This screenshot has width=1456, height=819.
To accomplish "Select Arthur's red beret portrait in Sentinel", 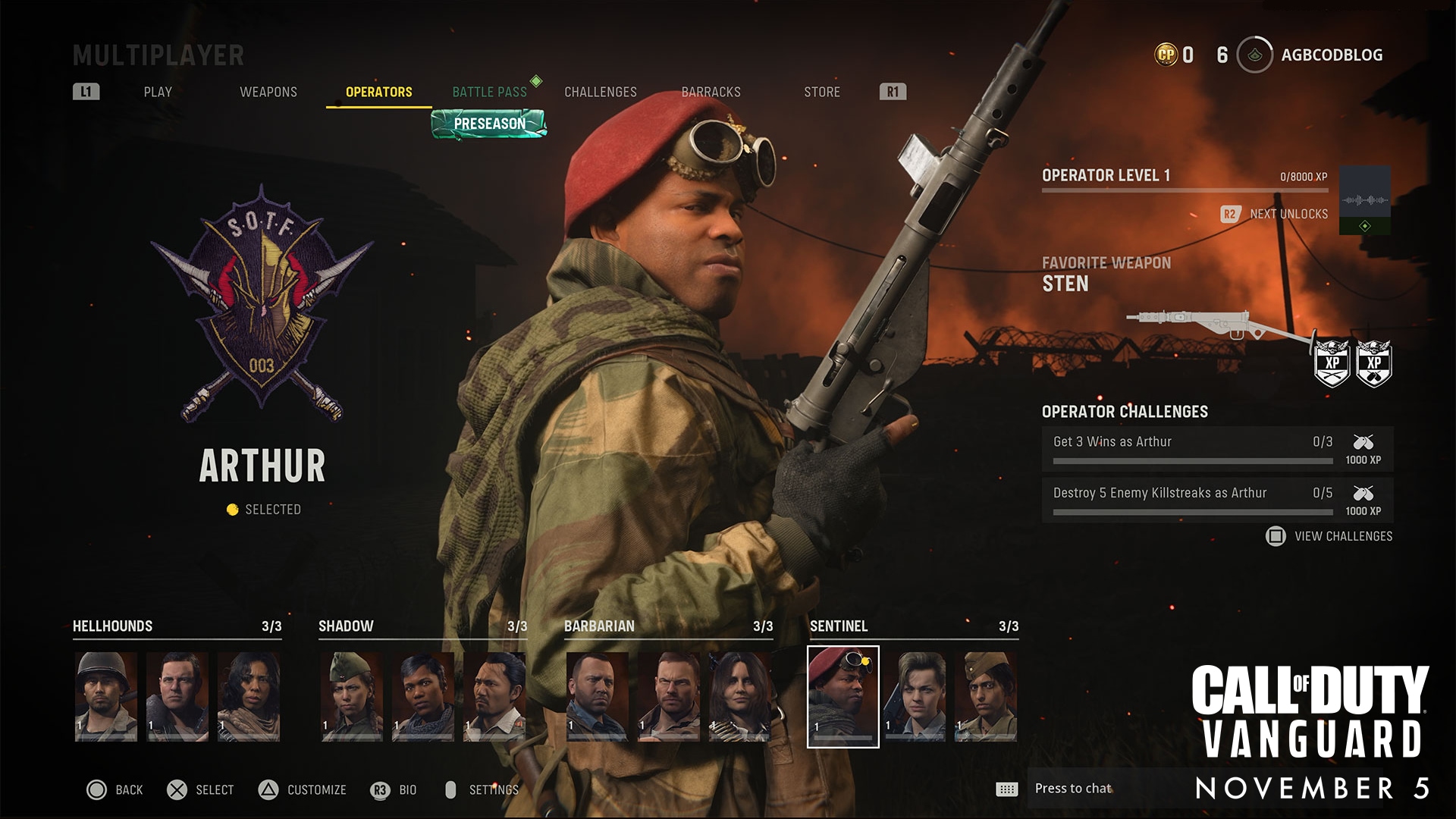I will point(843,696).
